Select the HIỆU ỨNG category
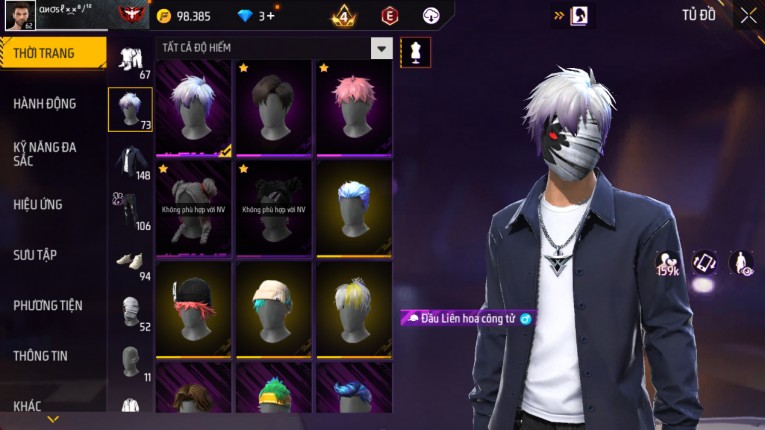Image resolution: width=765 pixels, height=430 pixels. (38, 204)
